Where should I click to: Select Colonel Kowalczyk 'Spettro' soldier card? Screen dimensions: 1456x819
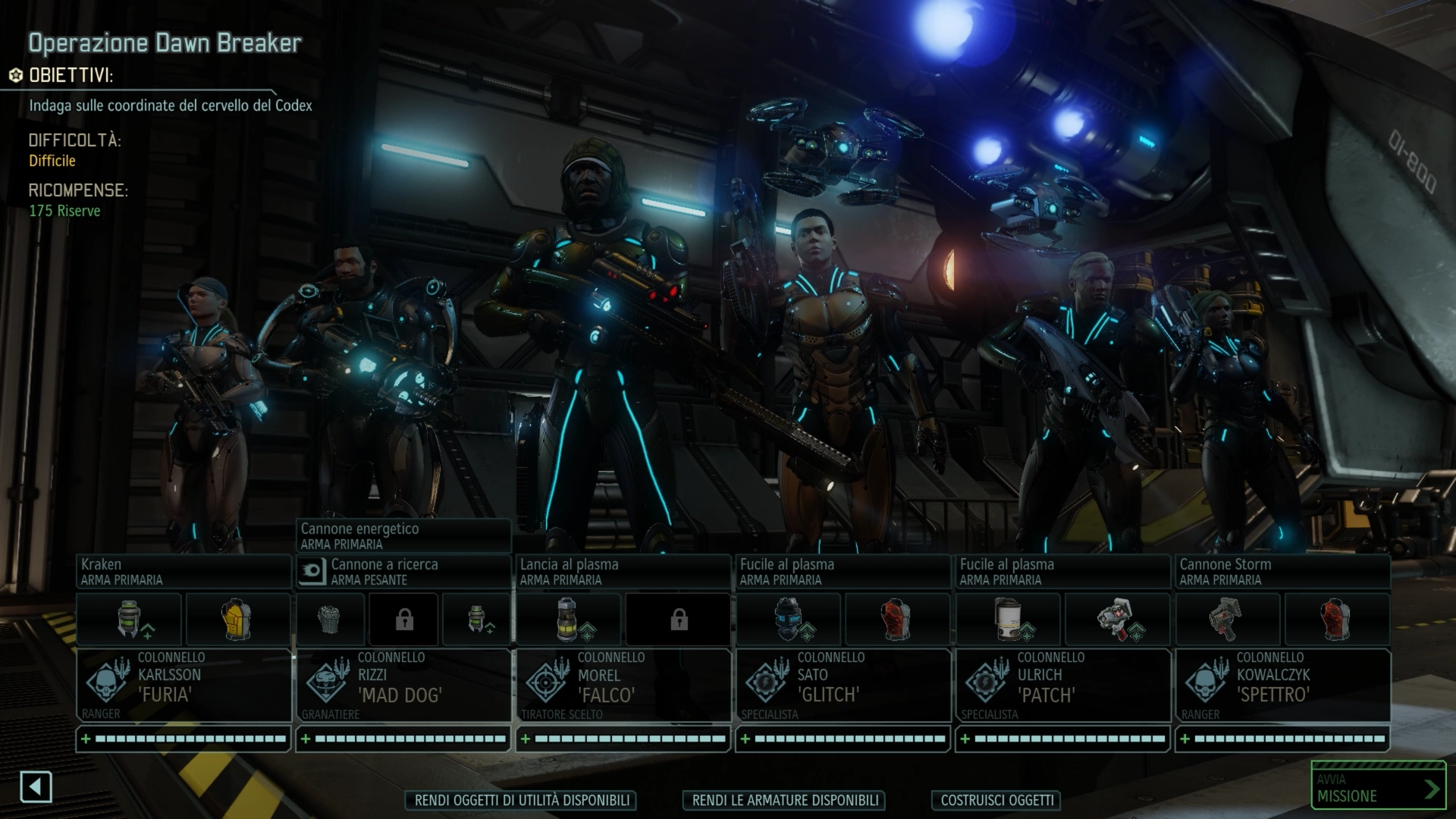point(1282,685)
